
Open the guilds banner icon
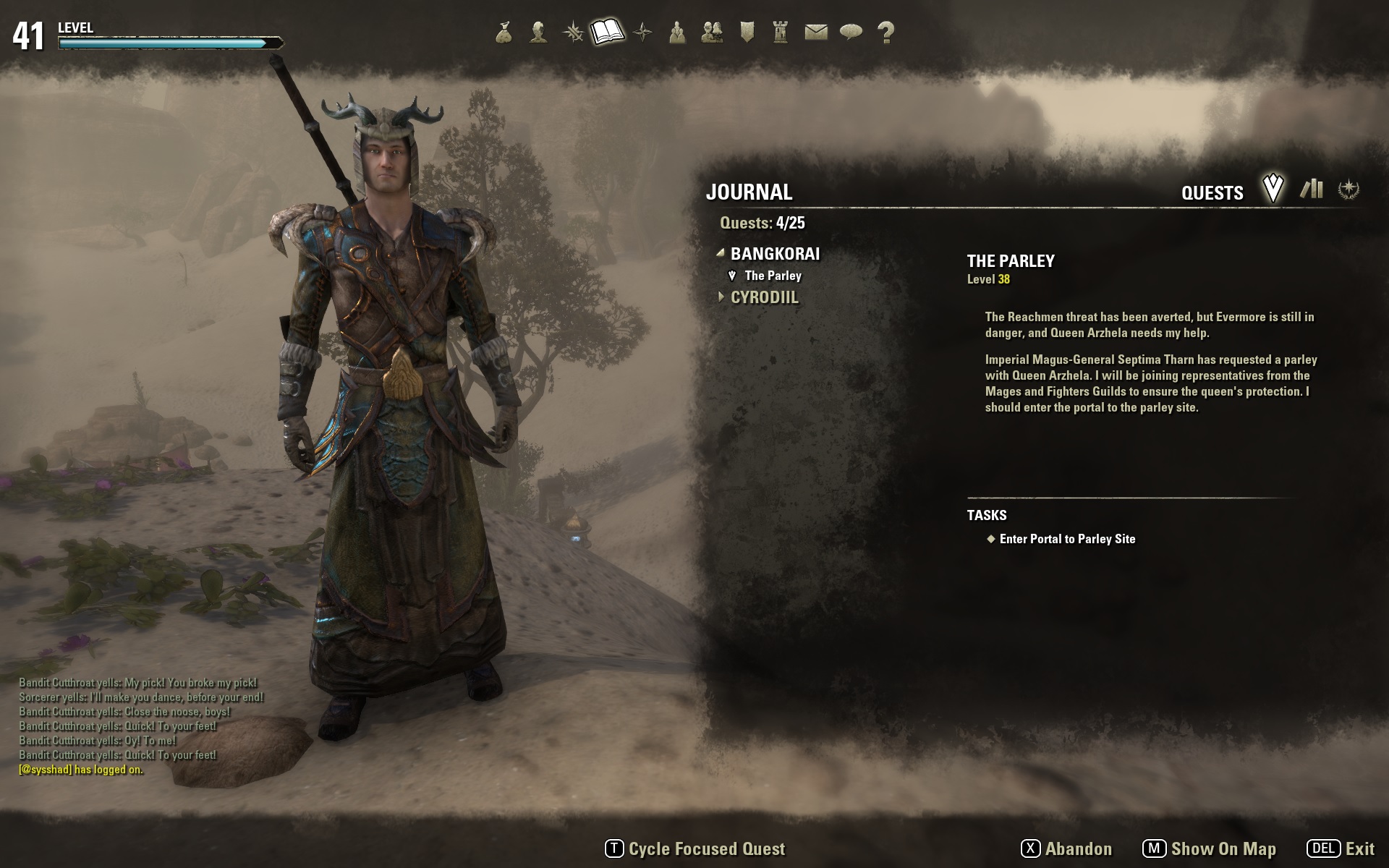(747, 33)
